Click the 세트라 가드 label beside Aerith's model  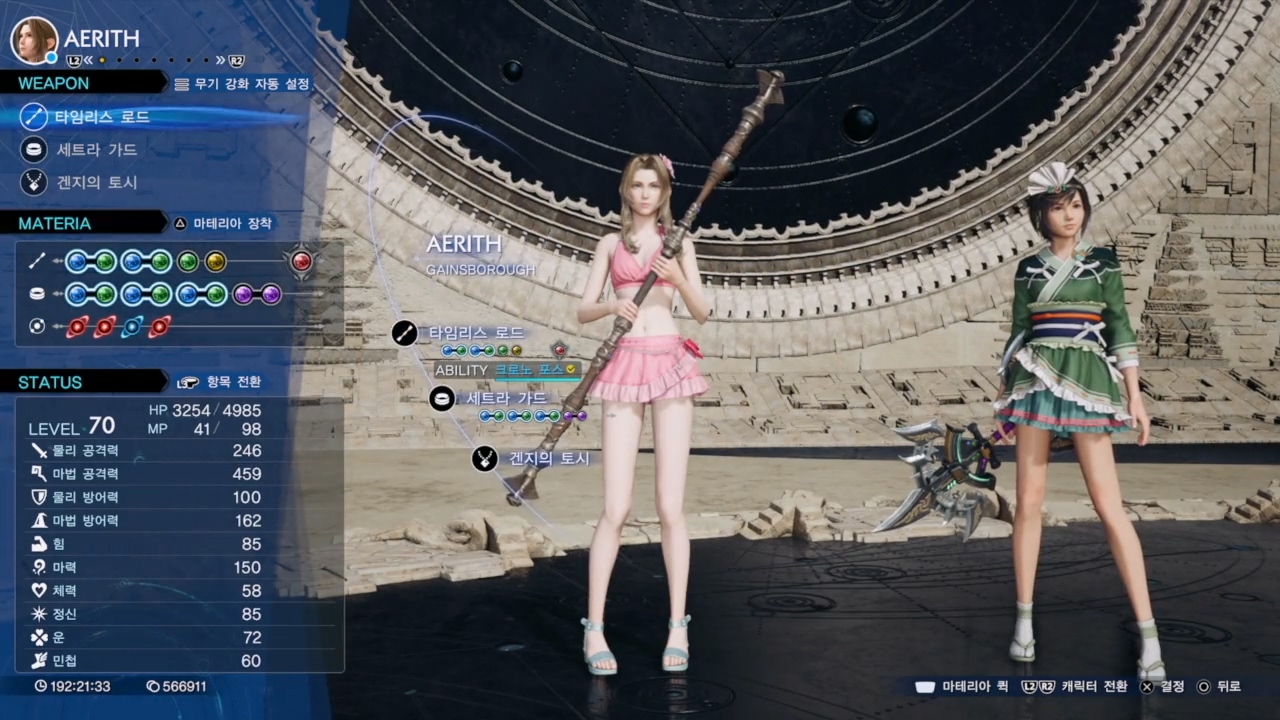[505, 399]
